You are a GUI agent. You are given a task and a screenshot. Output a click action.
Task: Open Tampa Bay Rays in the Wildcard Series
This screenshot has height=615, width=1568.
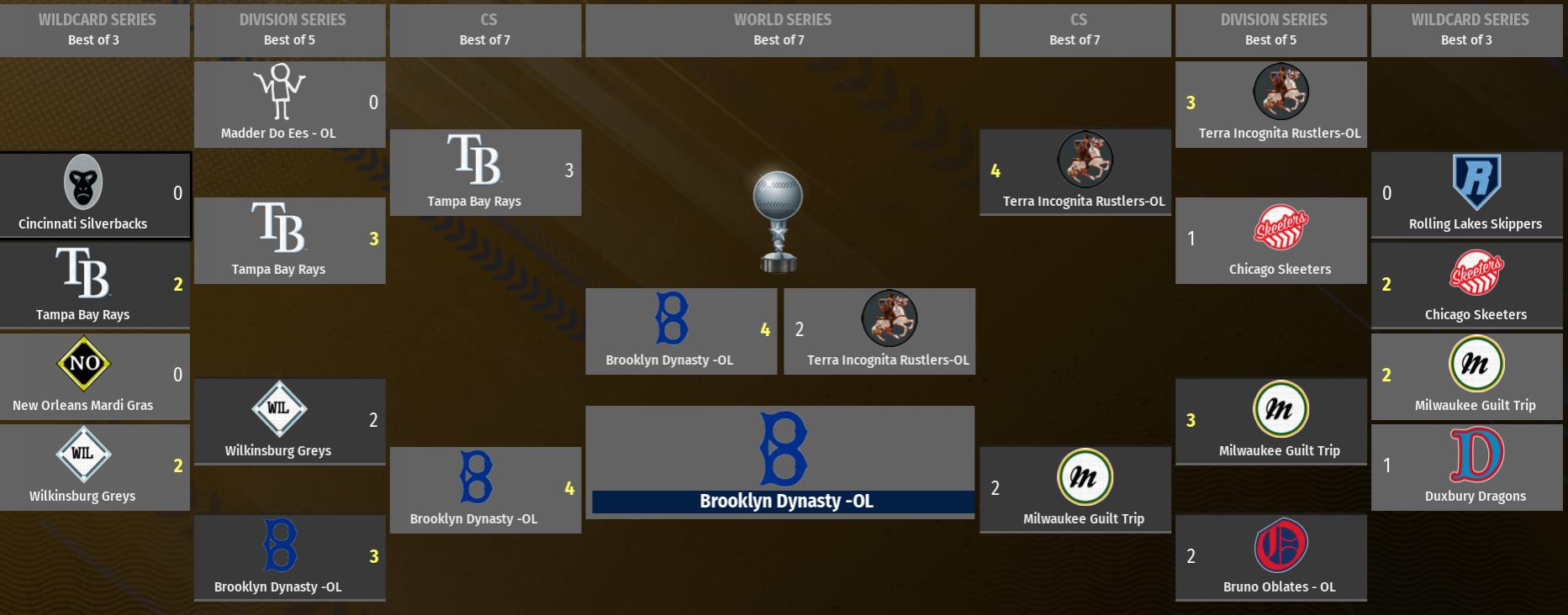95,286
